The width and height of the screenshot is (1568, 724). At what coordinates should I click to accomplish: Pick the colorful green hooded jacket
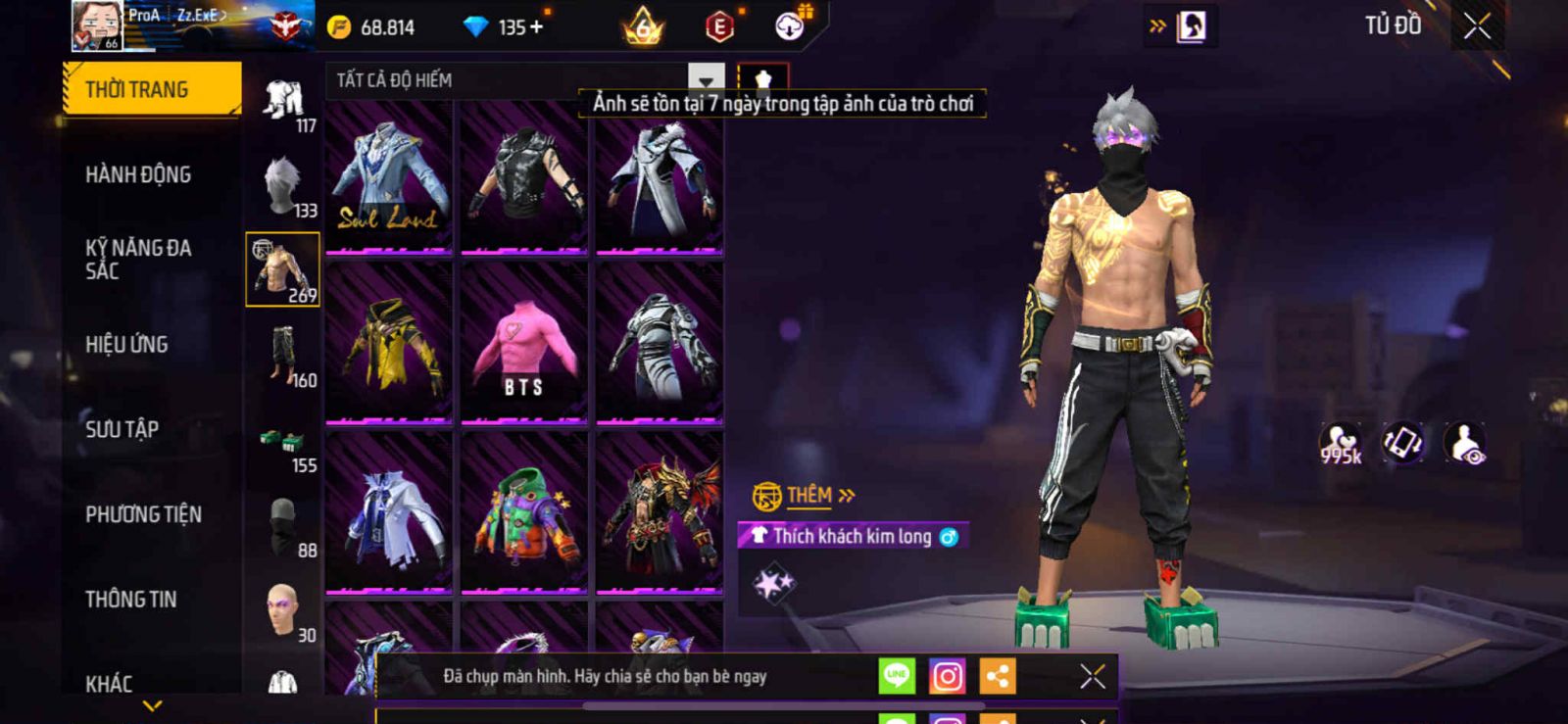coord(523,514)
